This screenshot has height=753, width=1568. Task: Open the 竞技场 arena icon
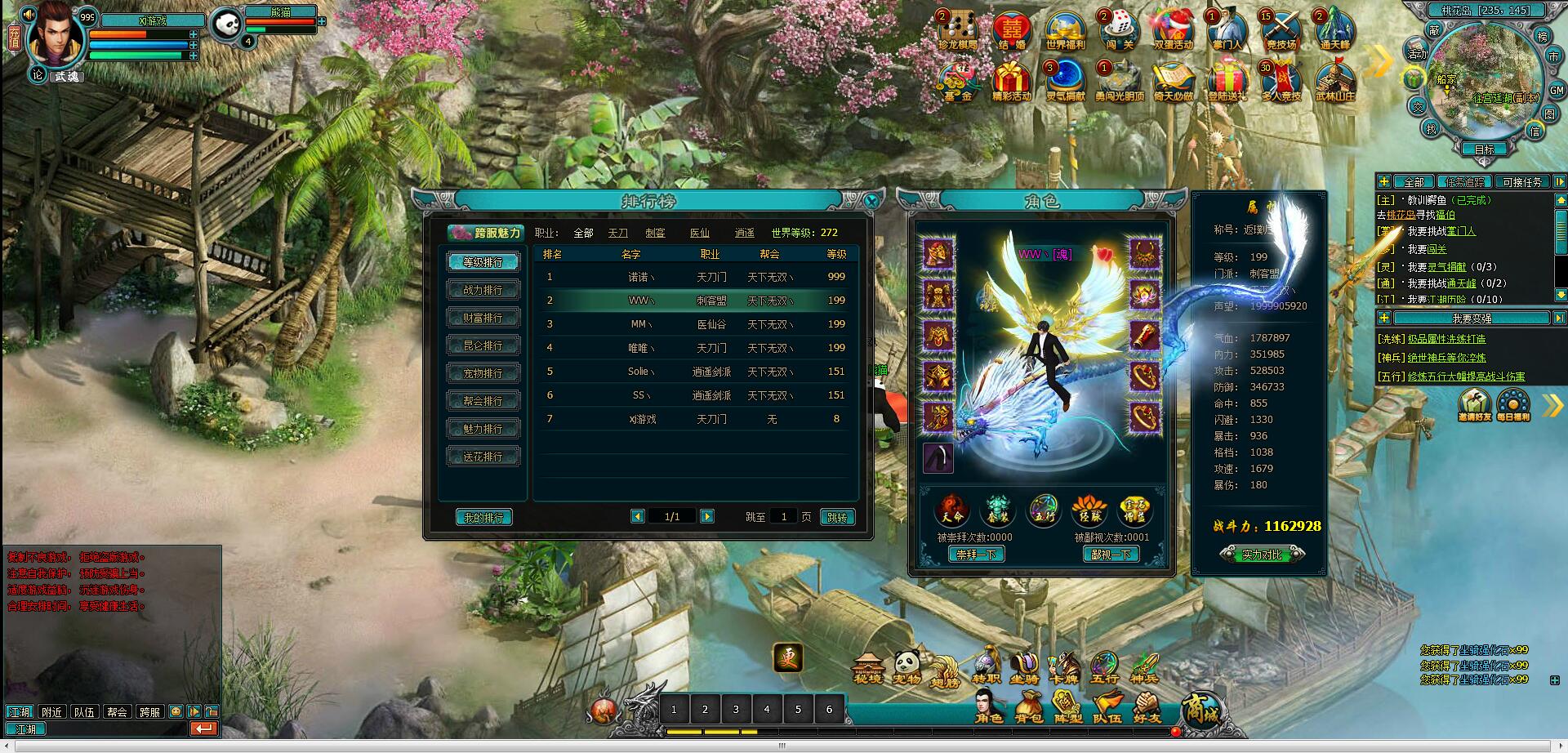(x=1281, y=32)
